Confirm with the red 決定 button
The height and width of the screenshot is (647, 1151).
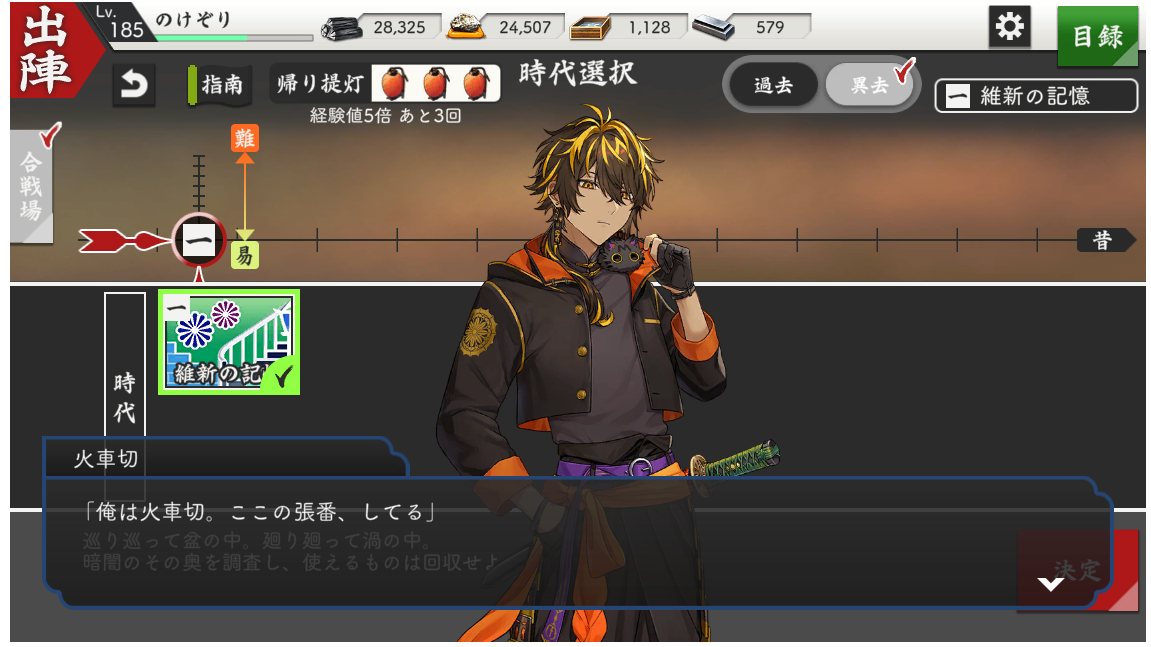pos(1078,571)
